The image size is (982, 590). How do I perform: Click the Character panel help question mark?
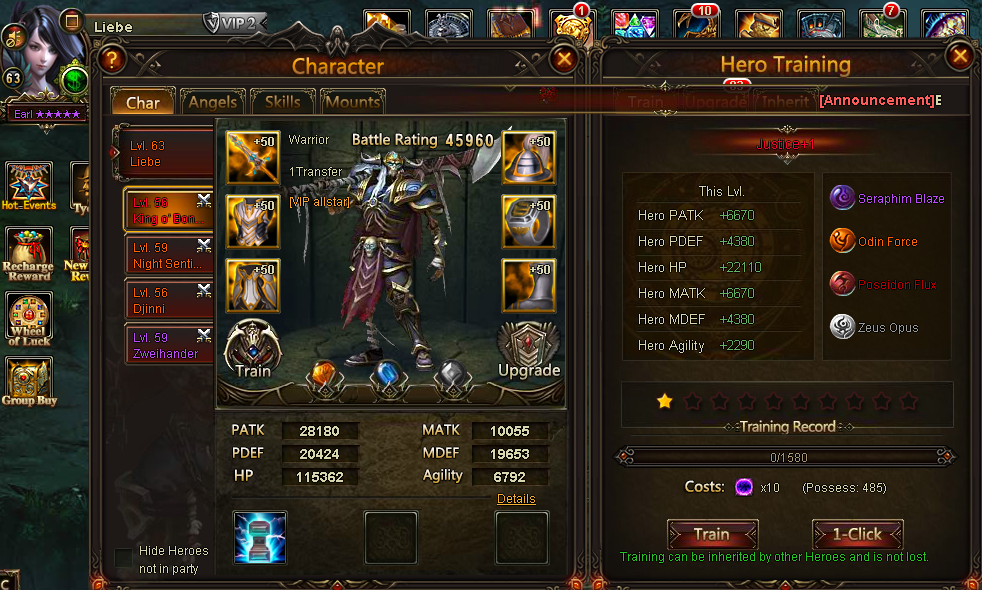click(112, 60)
